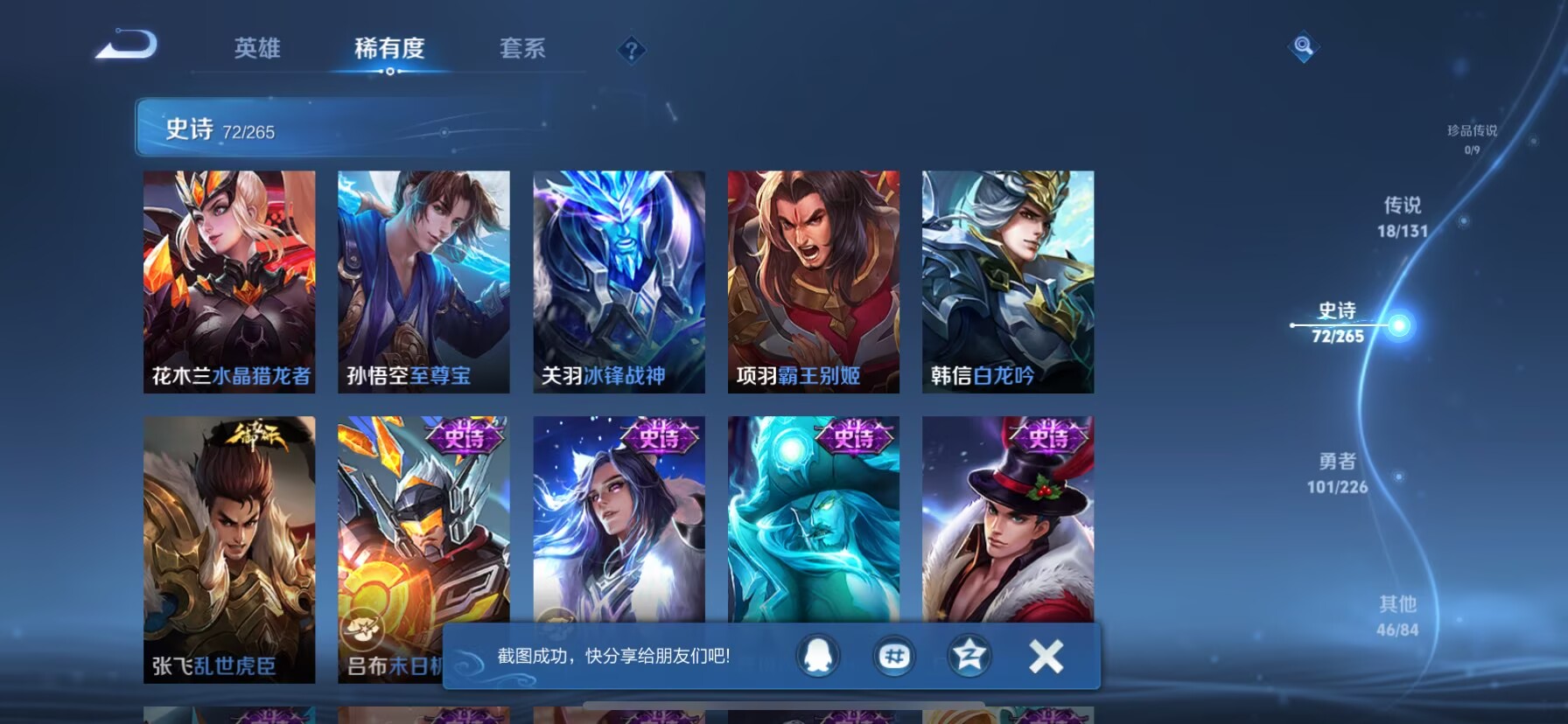Viewport: 1568px width, 724px height.
Task: Dismiss the share toast with the X
Action: tap(1044, 657)
